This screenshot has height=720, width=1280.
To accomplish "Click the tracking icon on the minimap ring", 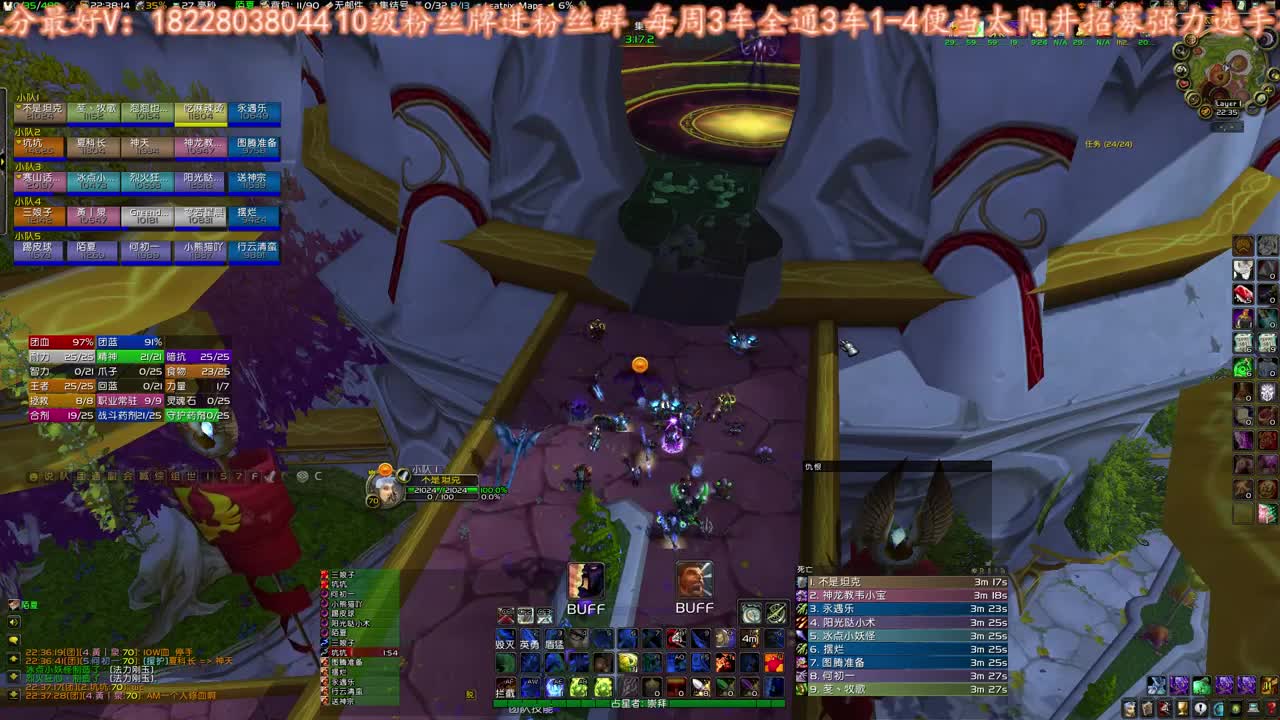I will coord(1190,38).
